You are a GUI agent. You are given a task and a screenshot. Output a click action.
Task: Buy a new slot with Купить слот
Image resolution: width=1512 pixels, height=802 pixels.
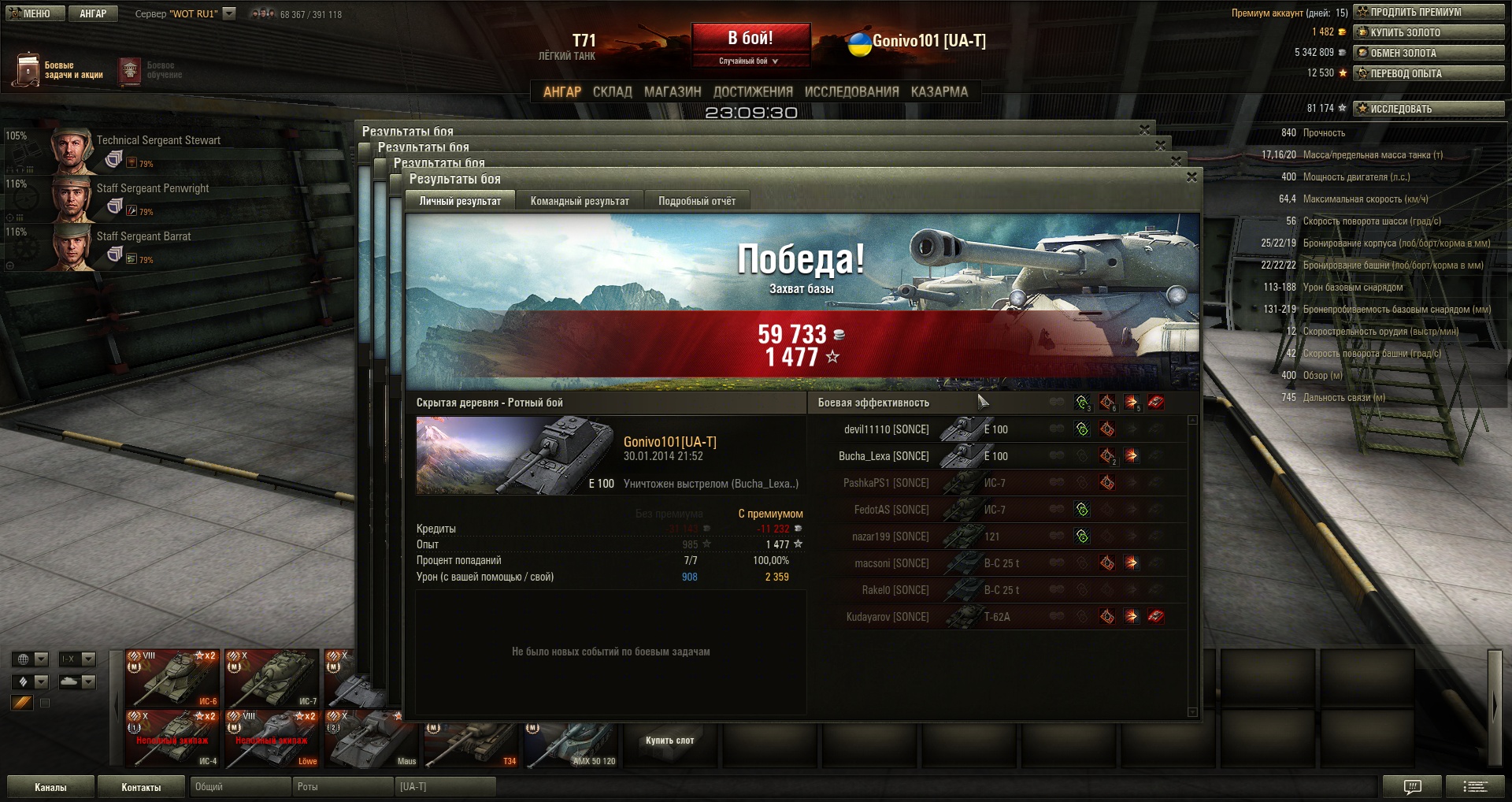point(669,741)
